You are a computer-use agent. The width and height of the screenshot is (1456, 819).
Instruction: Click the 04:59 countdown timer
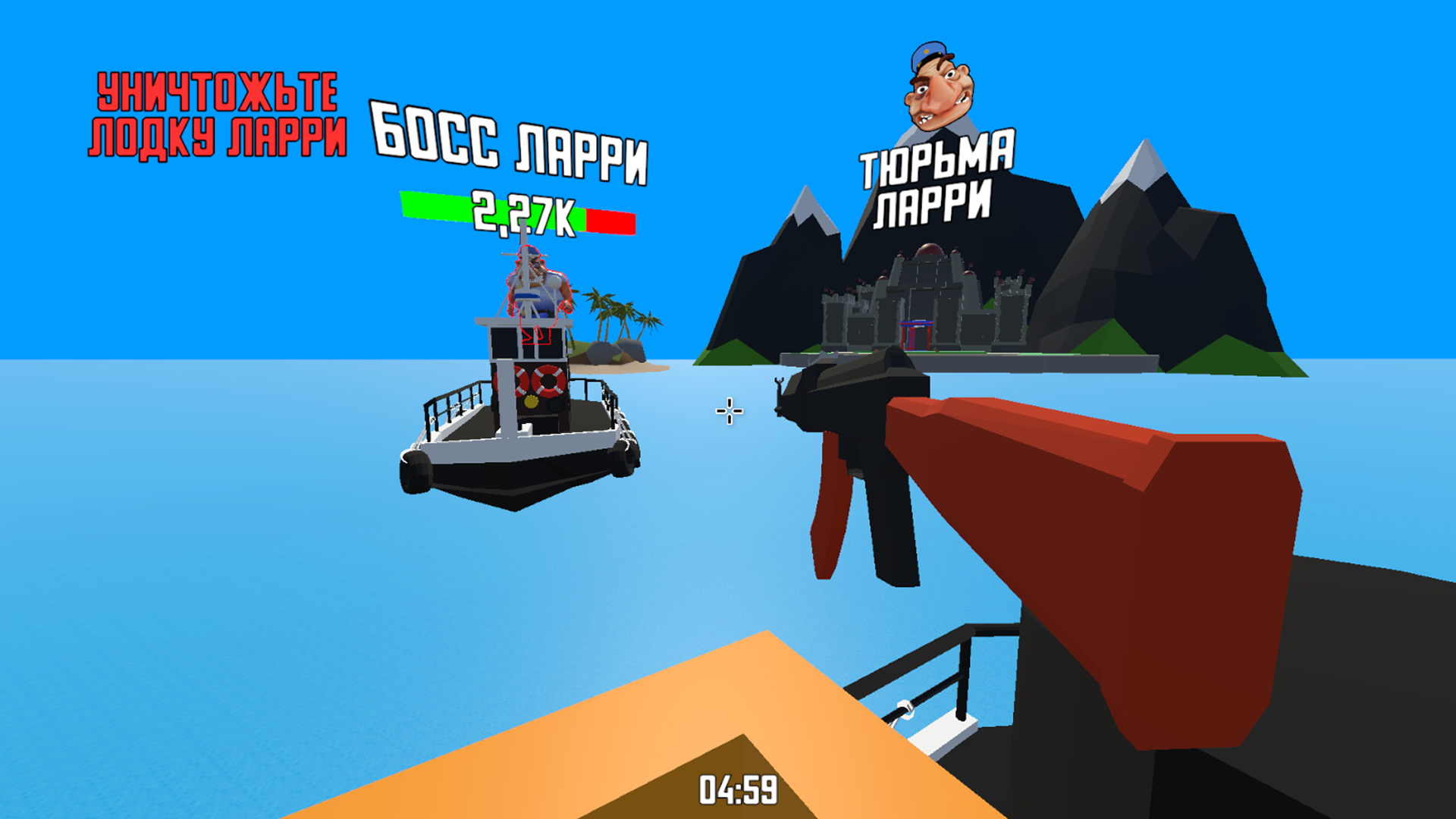click(x=737, y=791)
